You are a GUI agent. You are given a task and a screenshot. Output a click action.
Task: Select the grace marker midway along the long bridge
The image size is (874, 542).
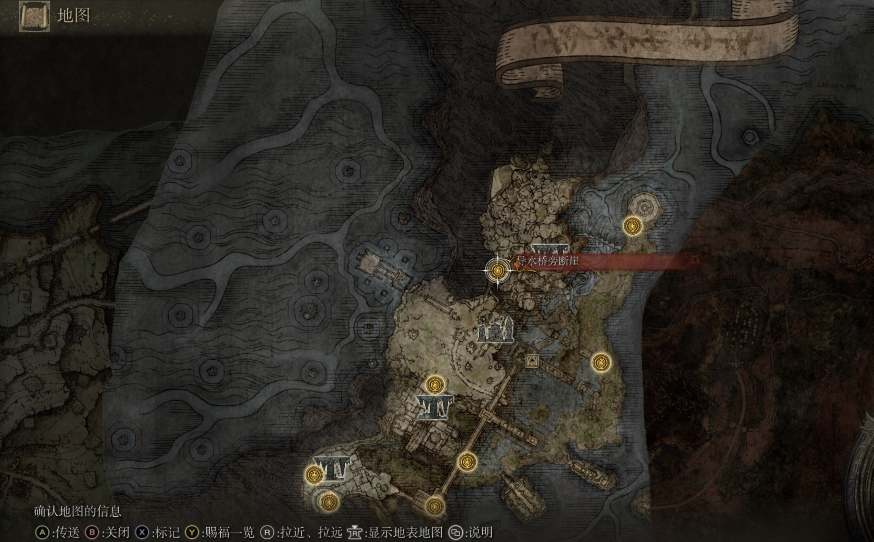467,462
